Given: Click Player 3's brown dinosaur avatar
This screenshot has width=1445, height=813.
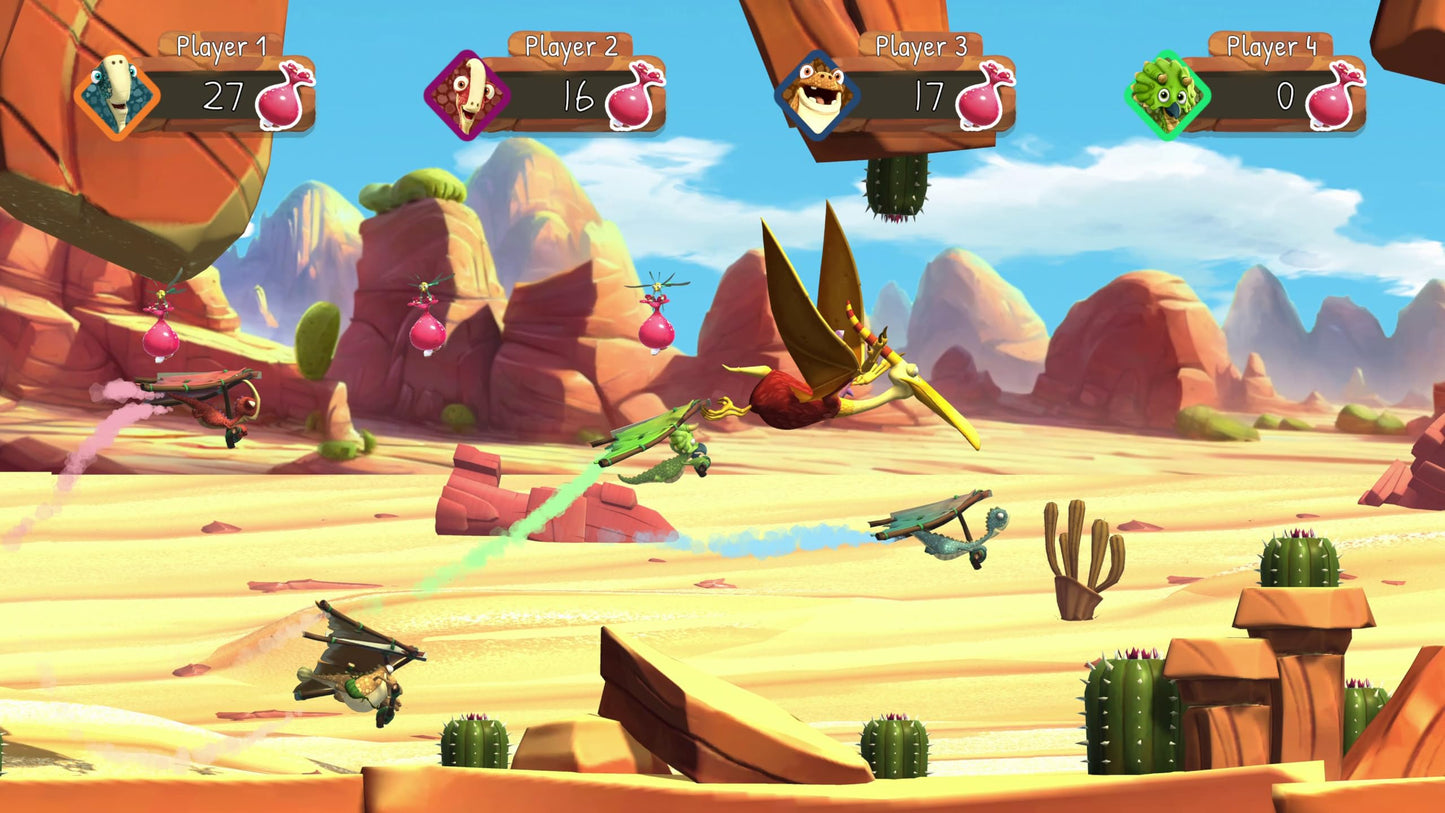Looking at the screenshot, I should [x=818, y=95].
